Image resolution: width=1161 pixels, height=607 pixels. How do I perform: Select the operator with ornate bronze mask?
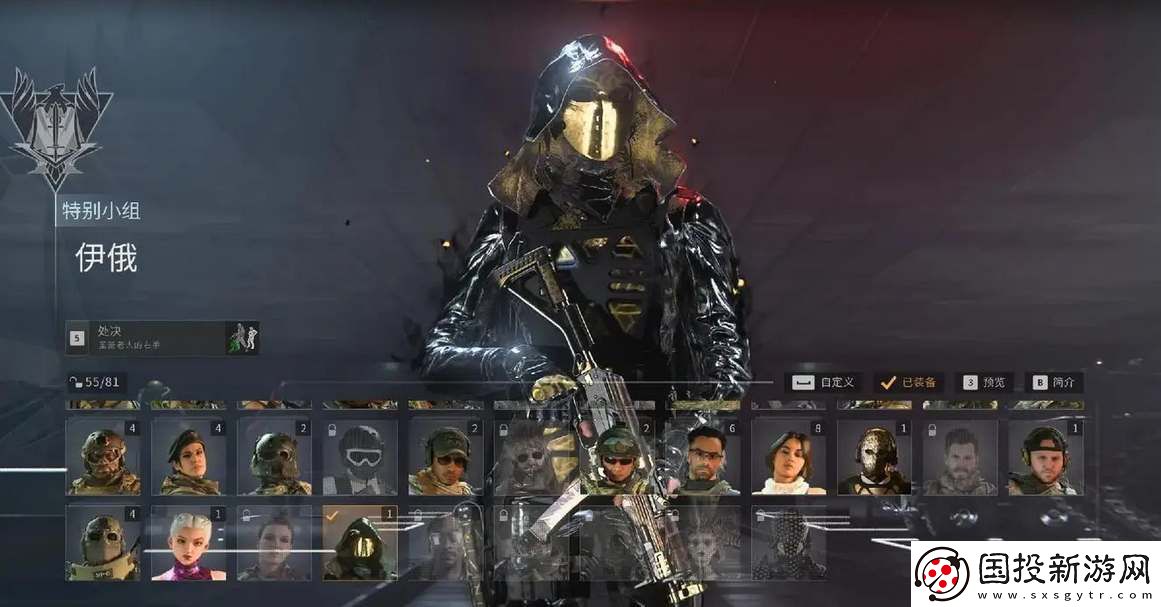click(874, 457)
